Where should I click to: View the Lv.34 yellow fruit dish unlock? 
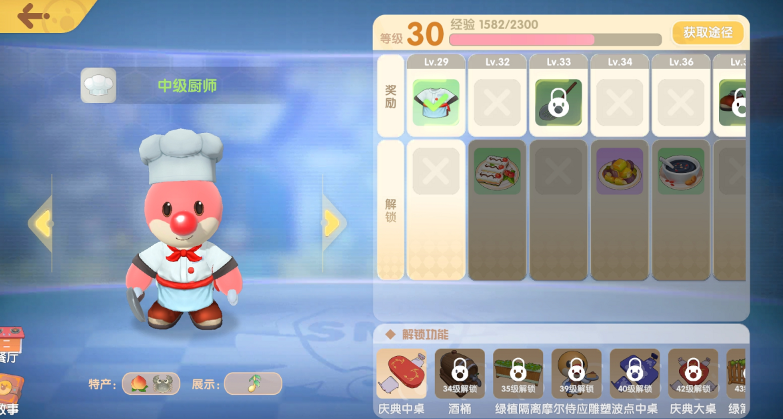pos(619,170)
